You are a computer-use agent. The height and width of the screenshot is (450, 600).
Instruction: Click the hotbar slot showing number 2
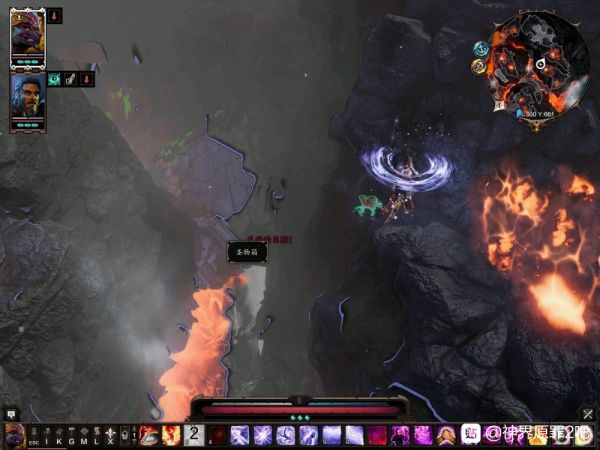[x=194, y=435]
